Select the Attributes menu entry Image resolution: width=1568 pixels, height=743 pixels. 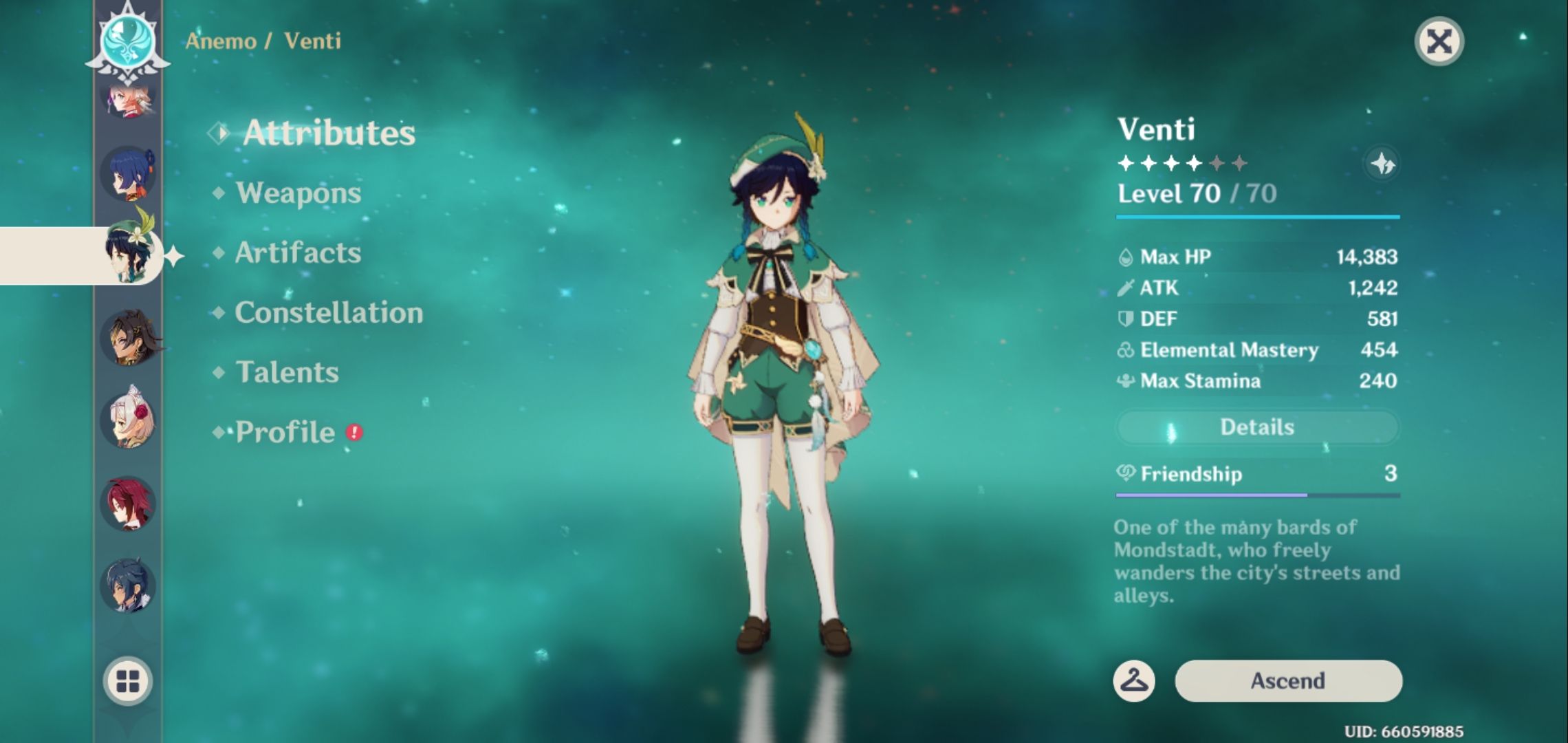tap(329, 133)
